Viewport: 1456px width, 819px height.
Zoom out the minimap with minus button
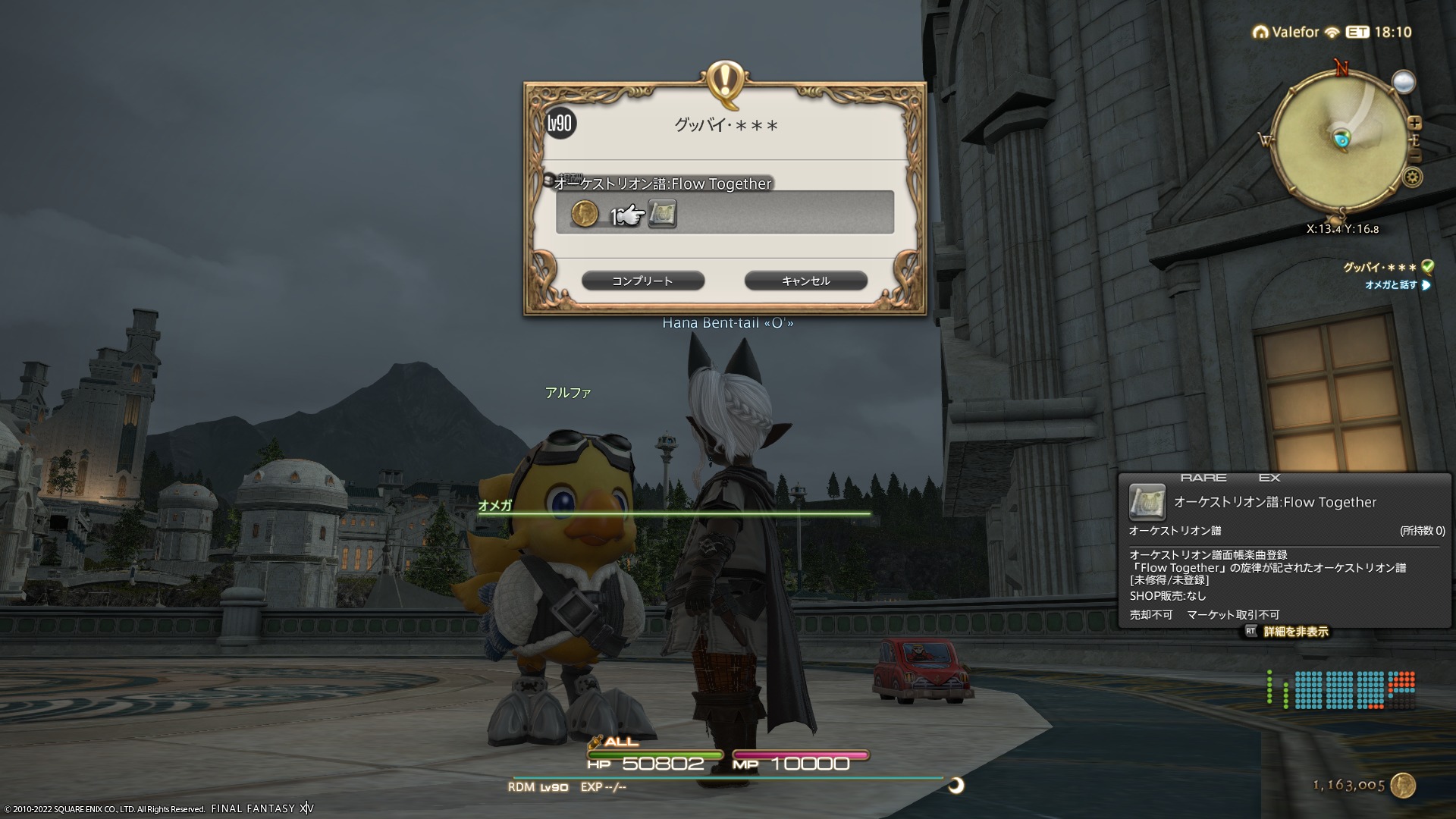(x=1414, y=155)
